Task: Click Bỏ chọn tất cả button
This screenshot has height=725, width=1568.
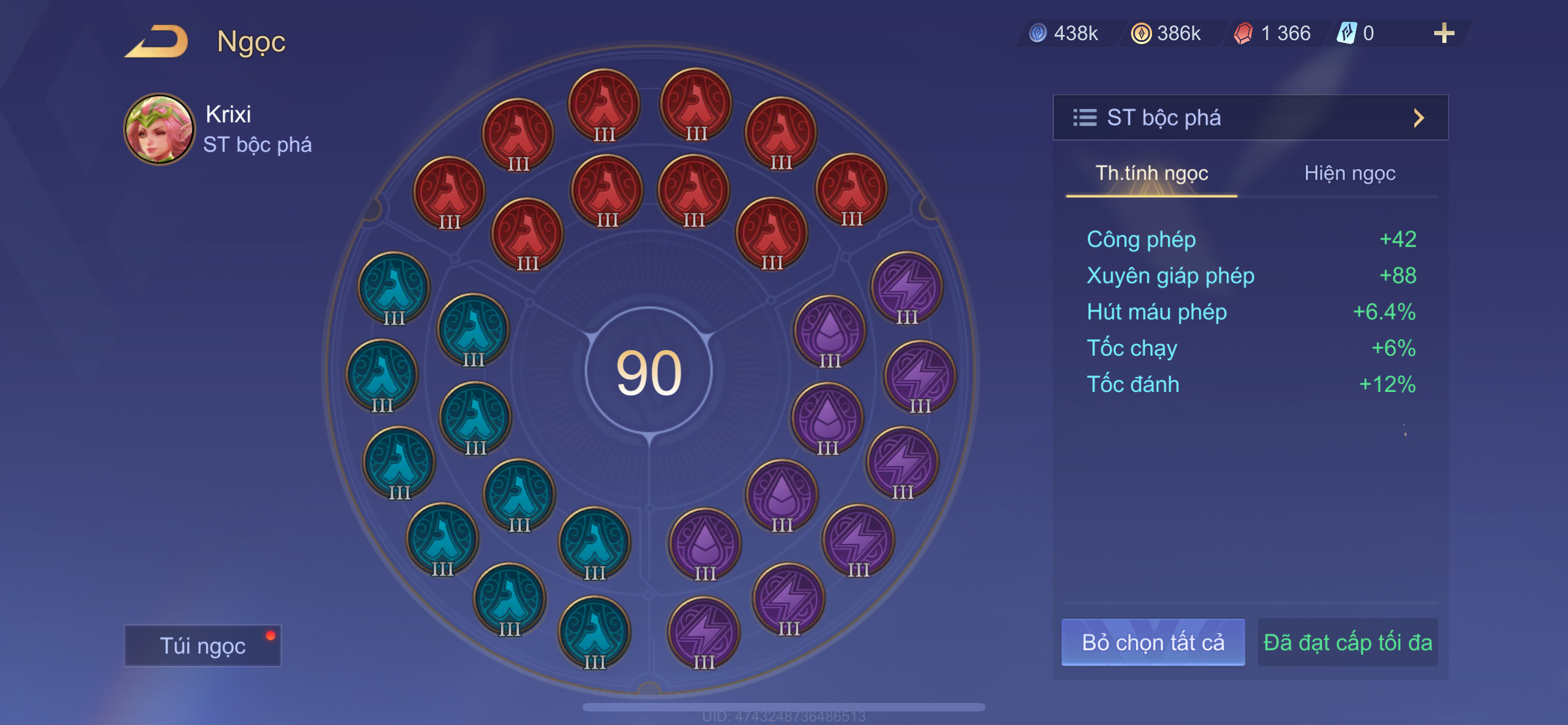Action: click(x=1152, y=642)
